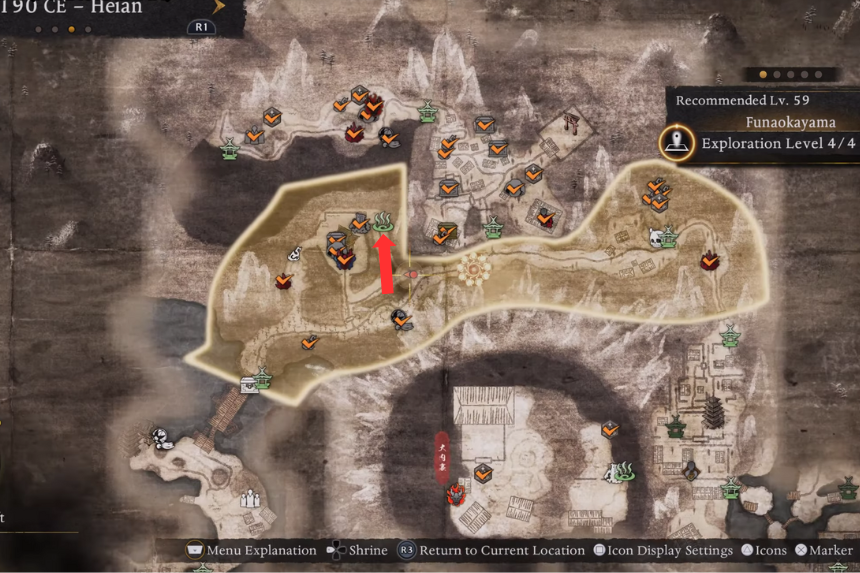The image size is (860, 573).
Task: Open Icon Display Settings
Action: tap(661, 550)
